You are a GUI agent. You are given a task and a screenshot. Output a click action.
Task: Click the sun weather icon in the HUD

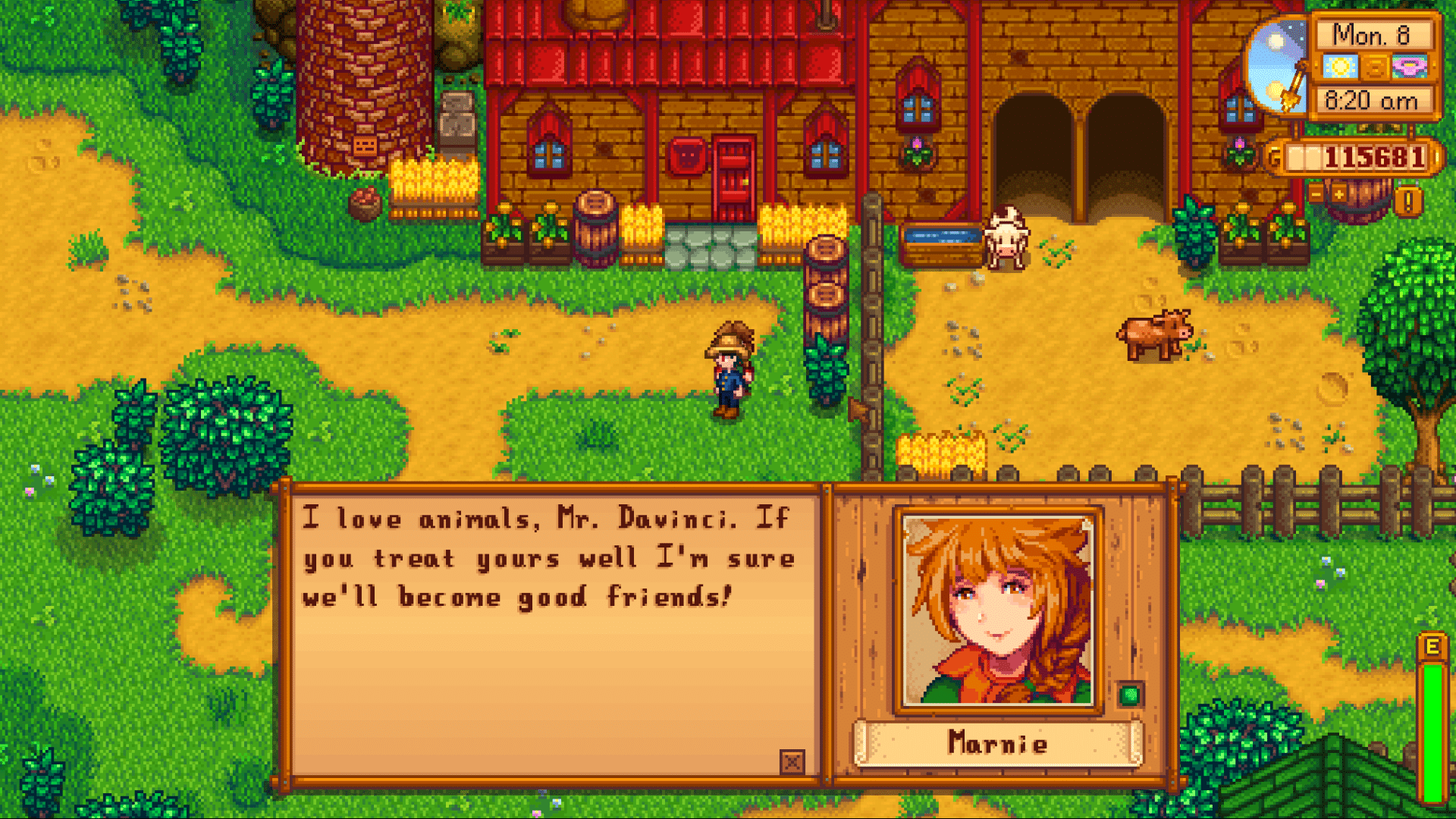point(1341,67)
